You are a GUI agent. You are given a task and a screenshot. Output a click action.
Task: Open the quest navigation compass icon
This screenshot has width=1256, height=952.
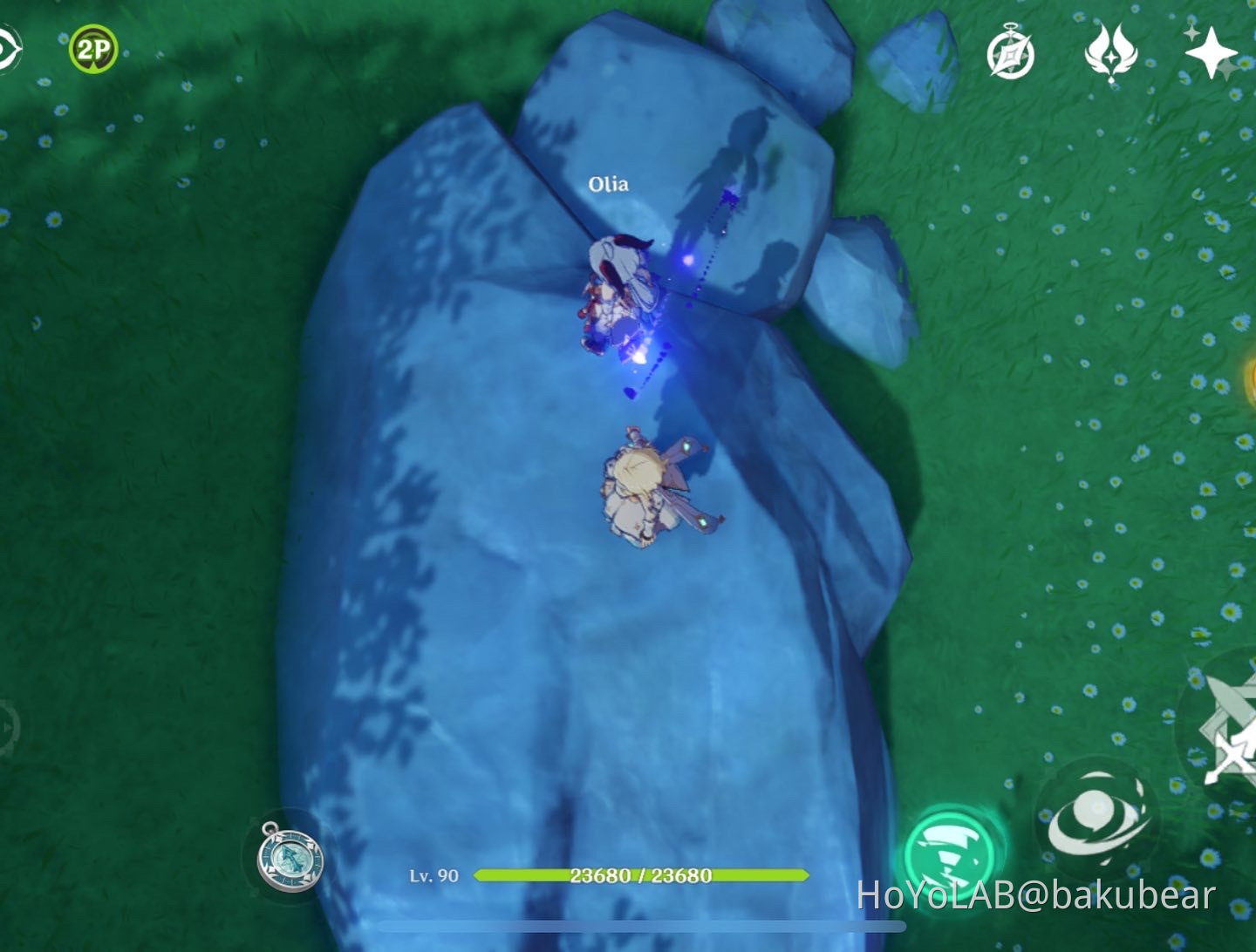(1009, 52)
